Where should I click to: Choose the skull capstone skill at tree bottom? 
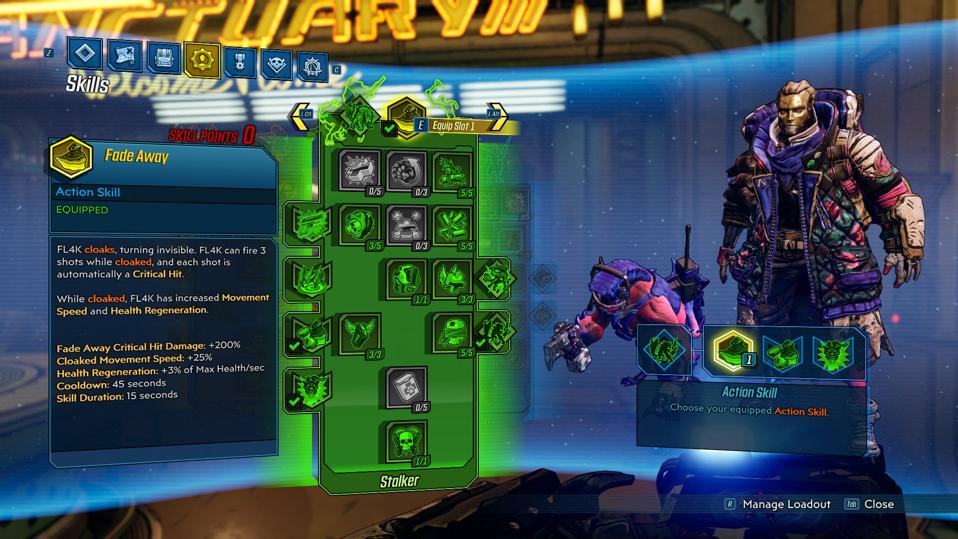406,441
